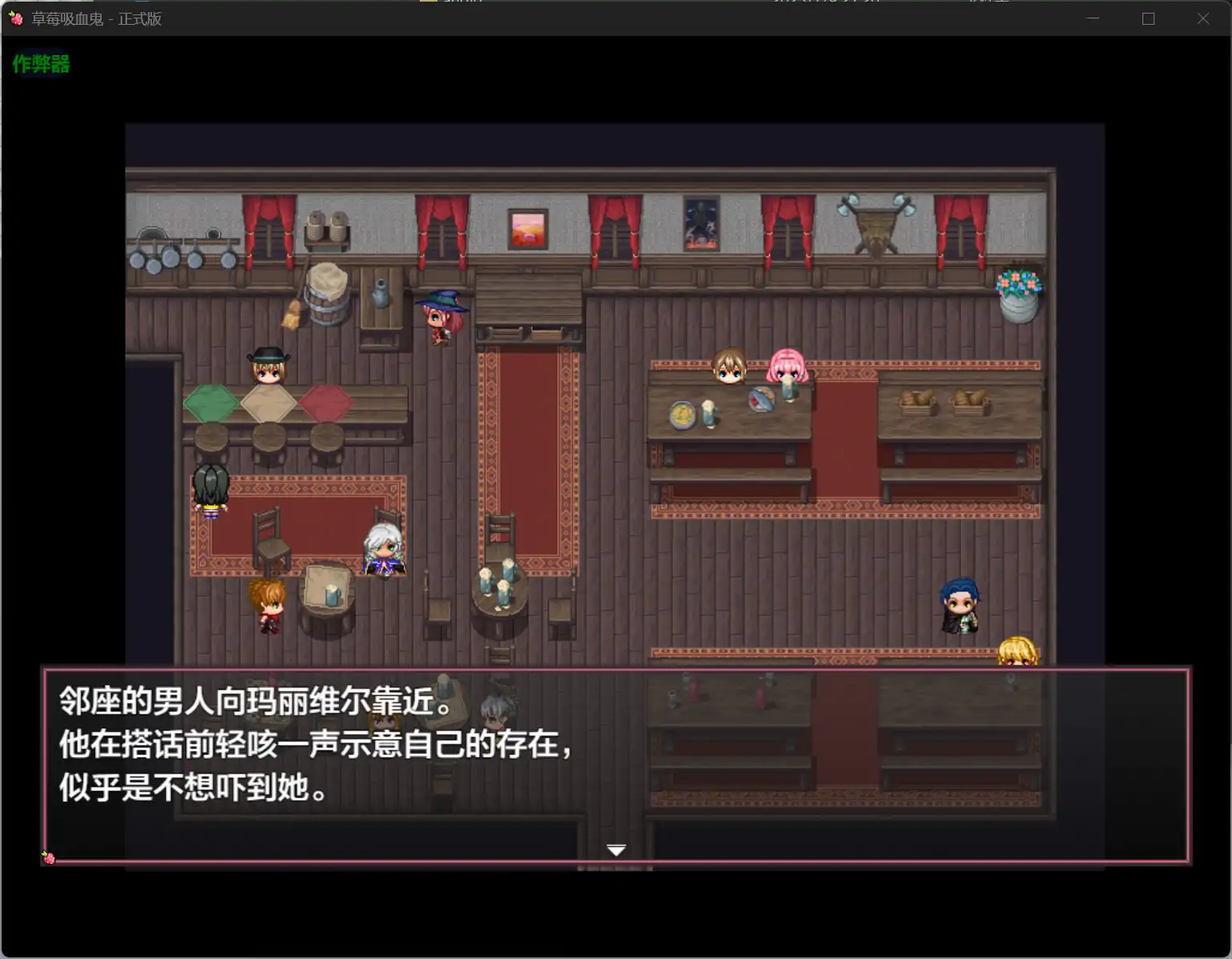Select the blue-haired character on the right side

(959, 603)
